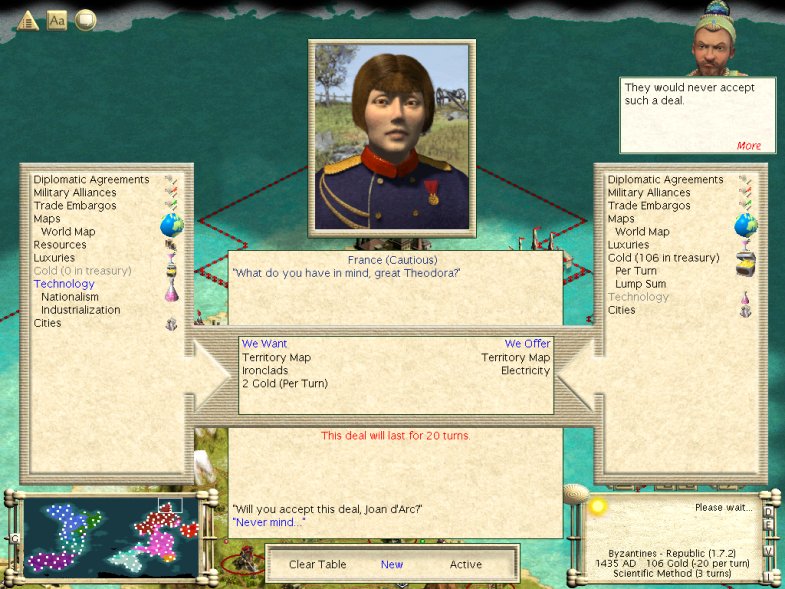Choose Lump Sum gold in the offer list
Screen dimensions: 785x589
click(642, 284)
